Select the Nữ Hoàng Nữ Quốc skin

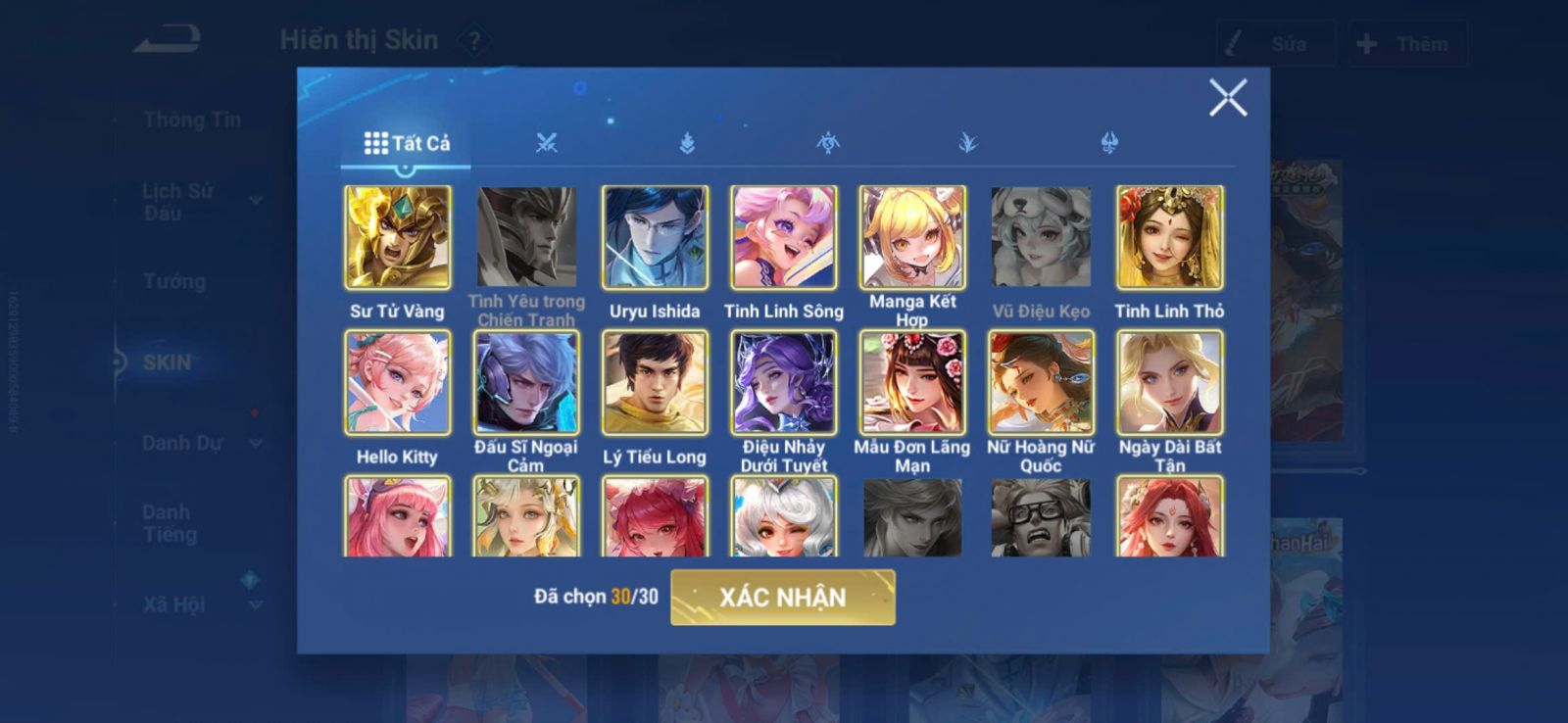(x=1041, y=383)
